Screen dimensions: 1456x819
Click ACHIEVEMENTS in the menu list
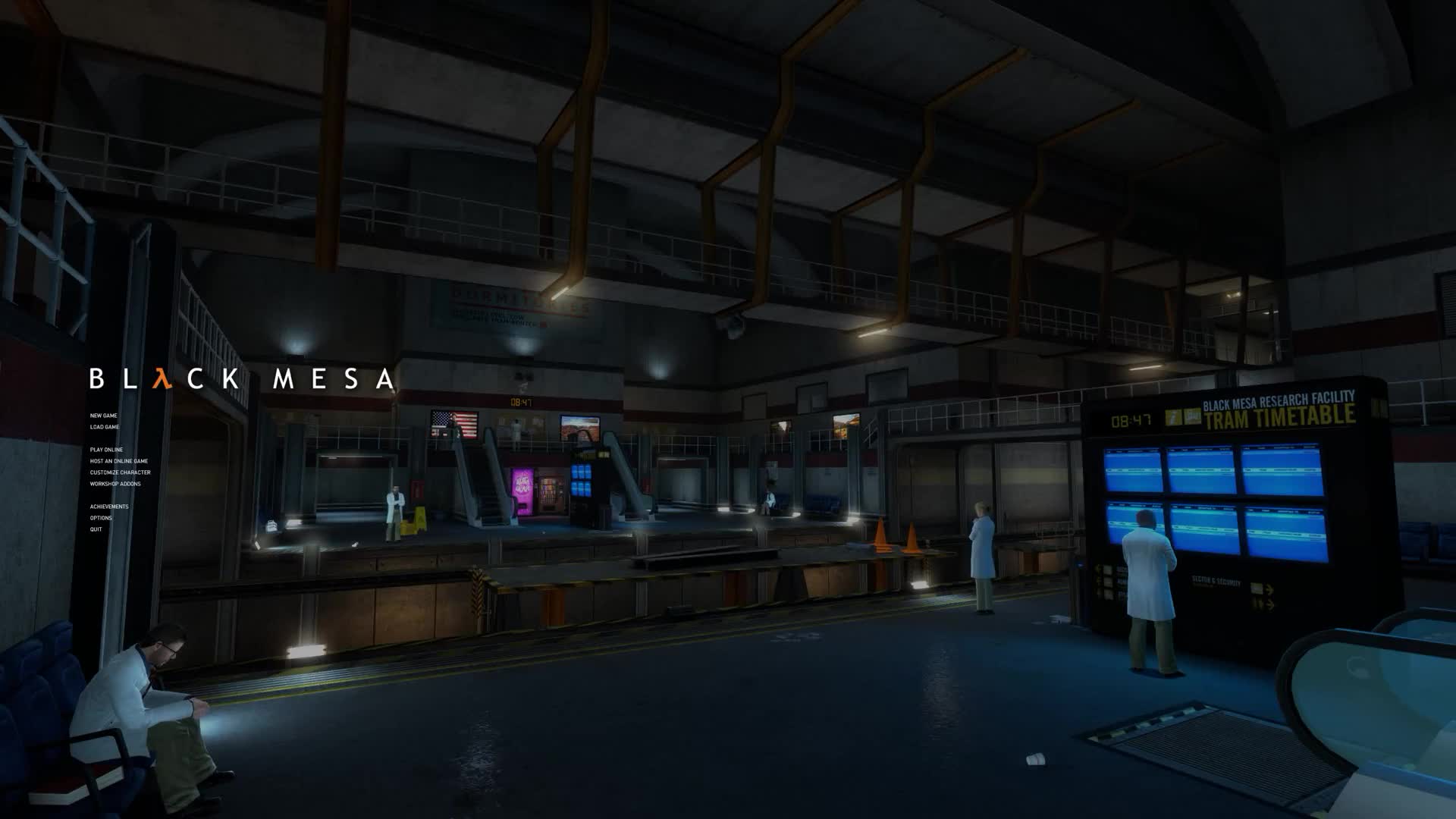[109, 507]
